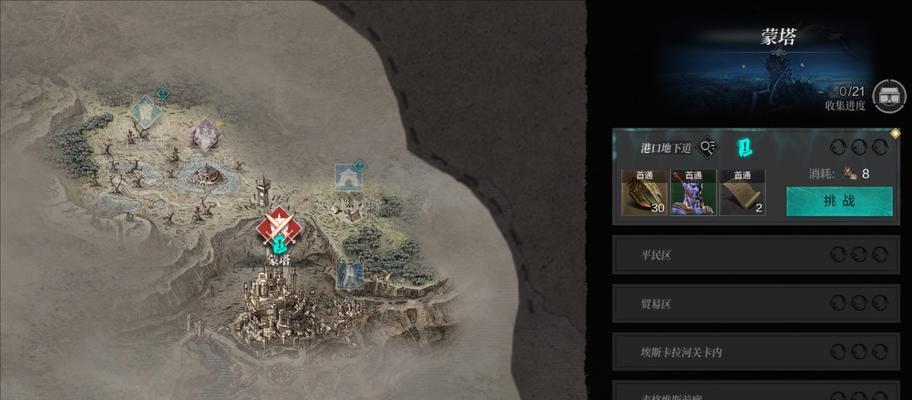View the blue-skinned character reward
This screenshot has width=912, height=400.
coord(692,192)
